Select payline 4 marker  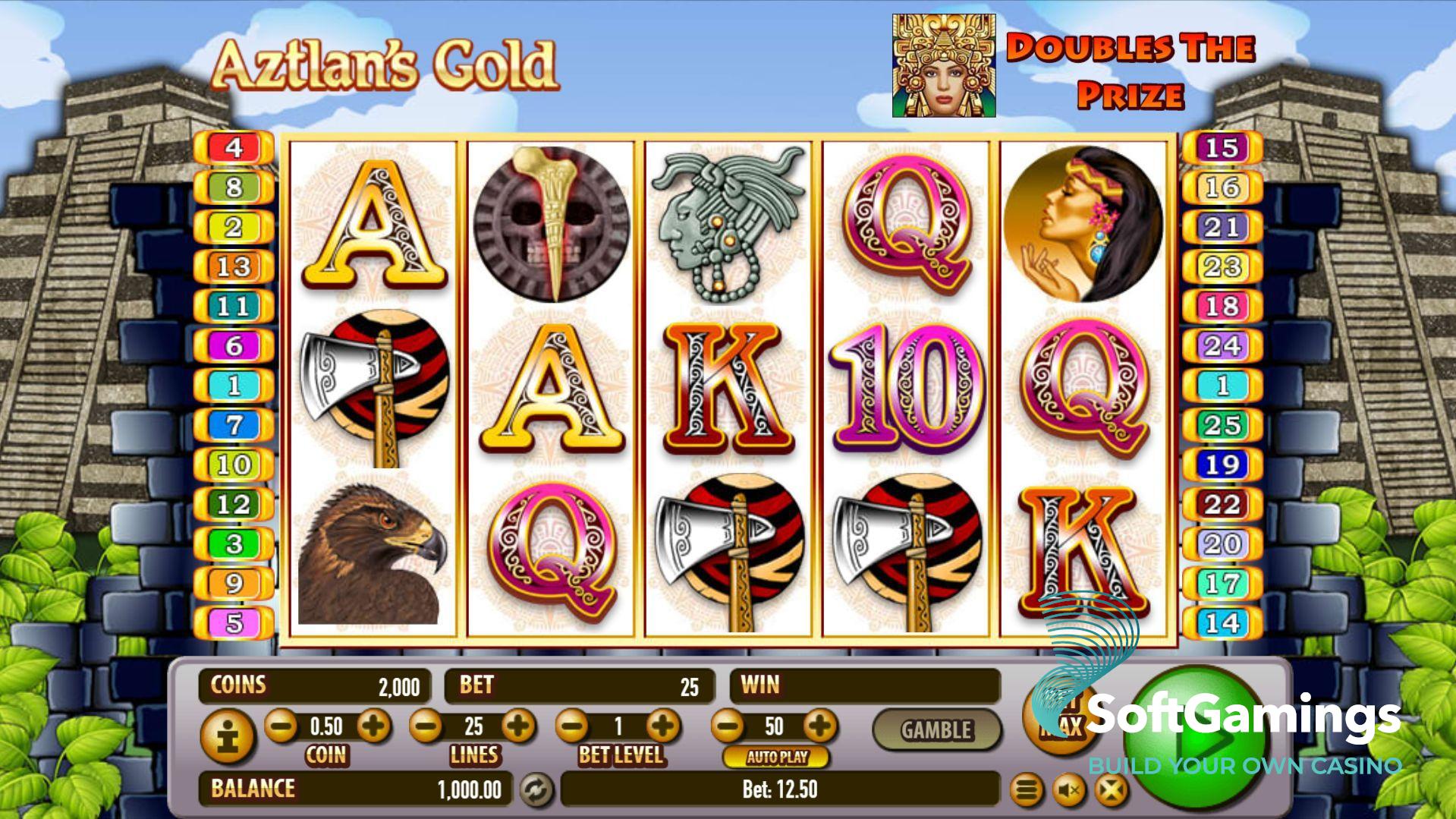[234, 147]
